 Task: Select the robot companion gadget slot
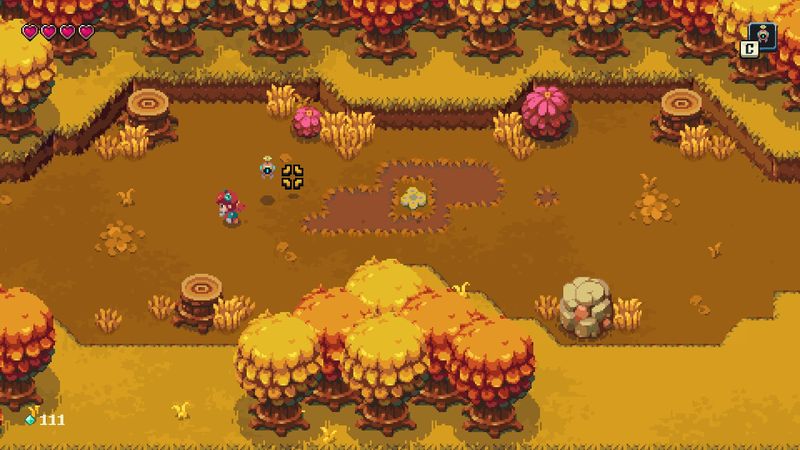point(763,36)
